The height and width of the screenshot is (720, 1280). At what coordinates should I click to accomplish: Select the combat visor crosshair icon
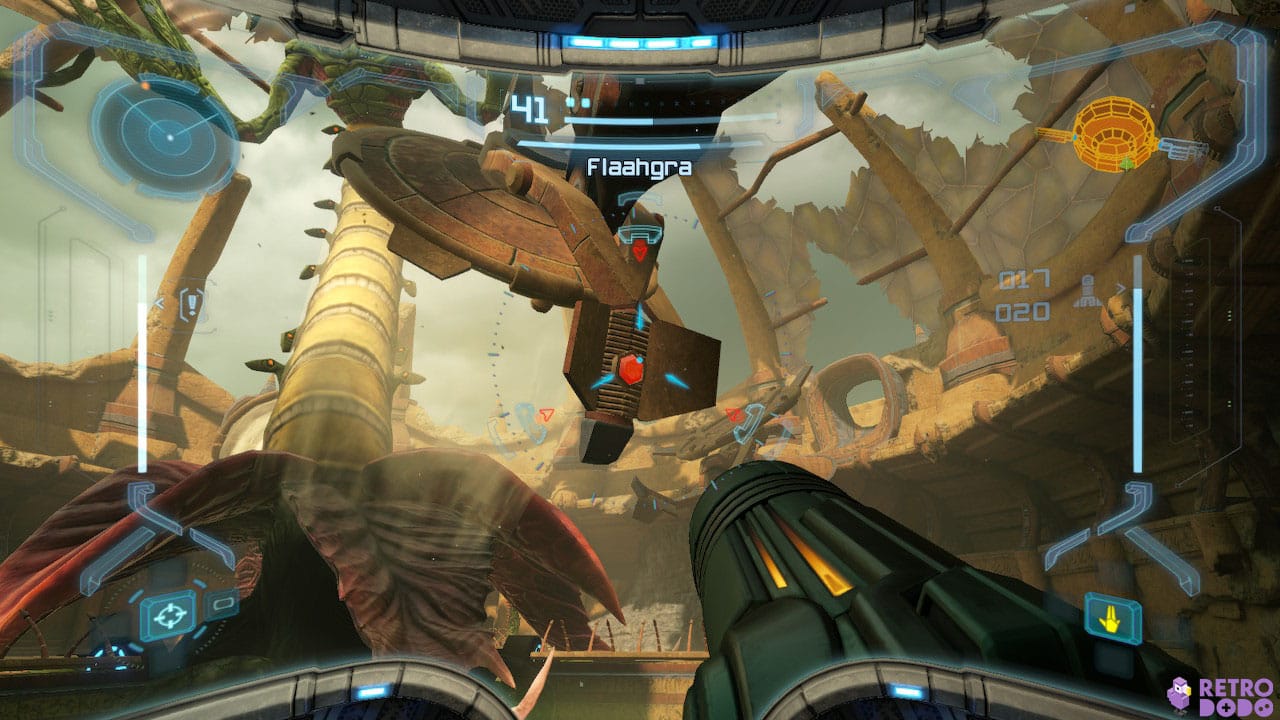point(168,614)
